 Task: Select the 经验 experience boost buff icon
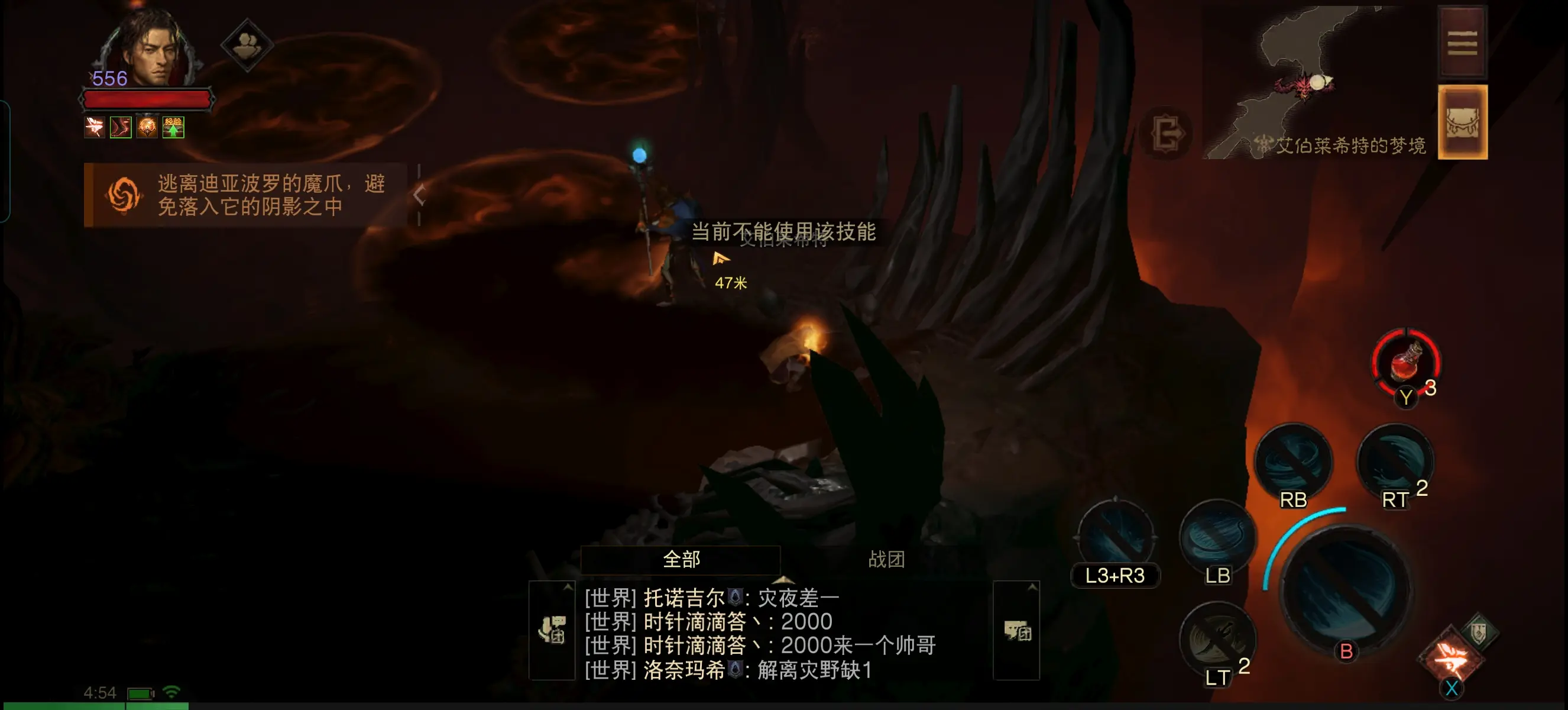pos(173,127)
